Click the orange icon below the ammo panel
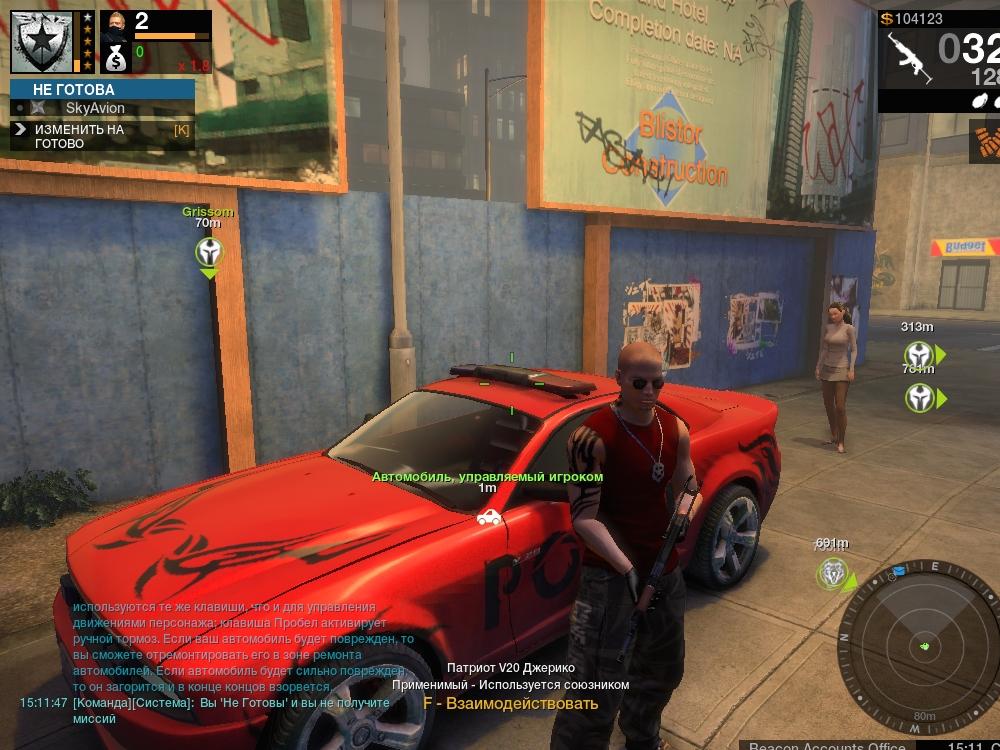This screenshot has width=1000, height=750. (x=985, y=142)
